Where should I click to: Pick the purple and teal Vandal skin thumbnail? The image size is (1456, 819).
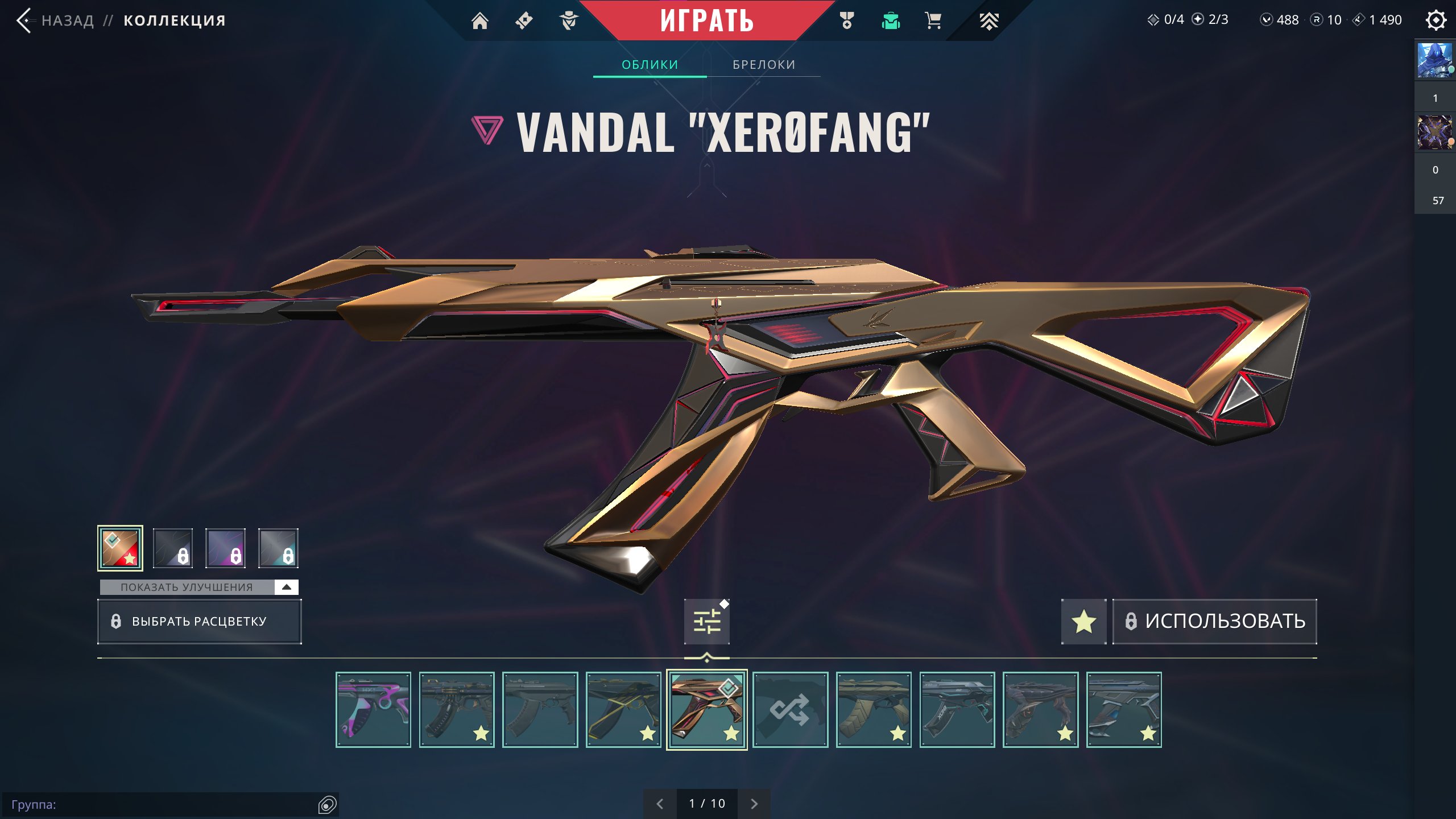pyautogui.click(x=373, y=710)
